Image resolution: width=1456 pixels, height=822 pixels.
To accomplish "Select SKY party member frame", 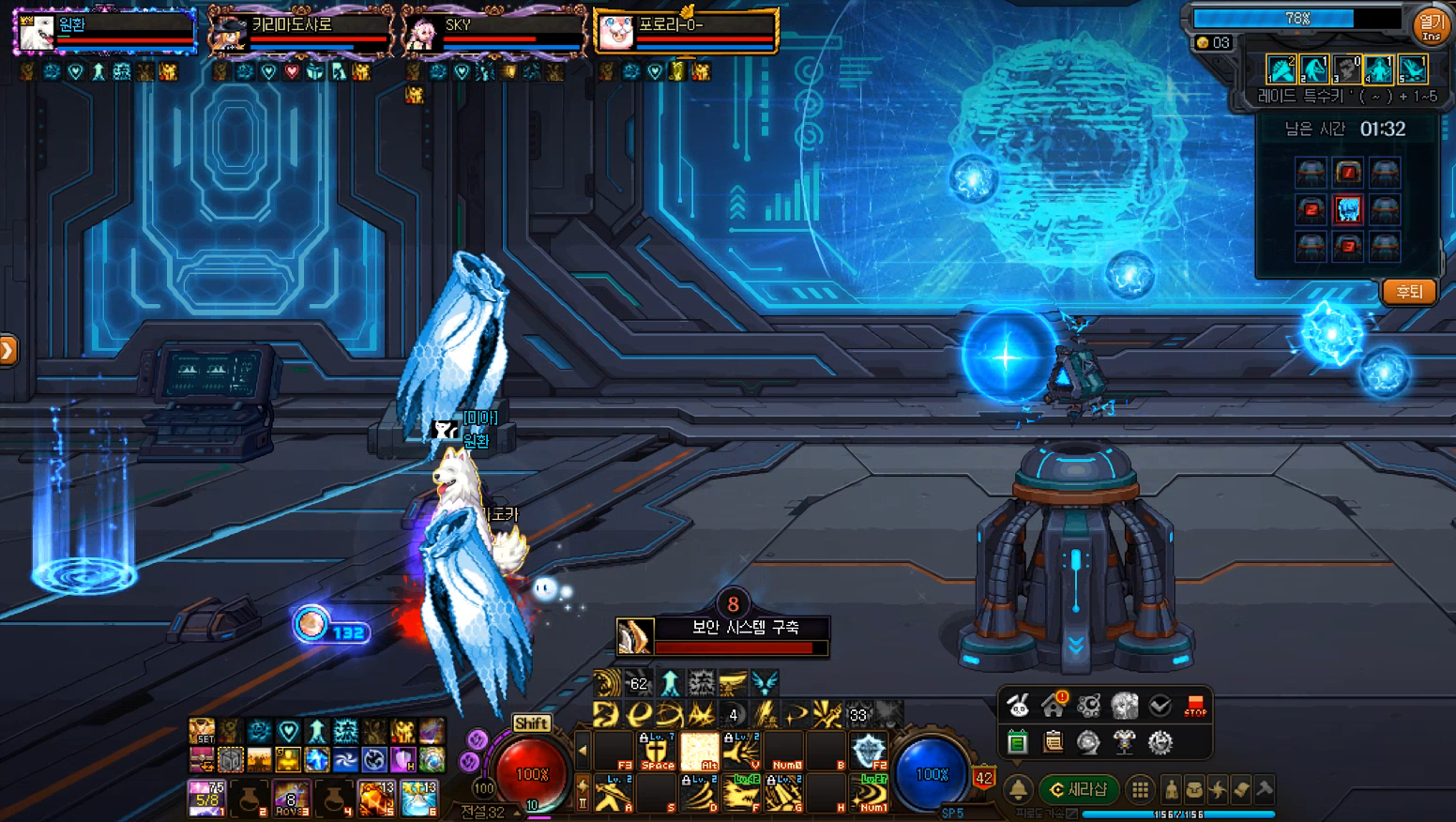I will click(x=494, y=30).
